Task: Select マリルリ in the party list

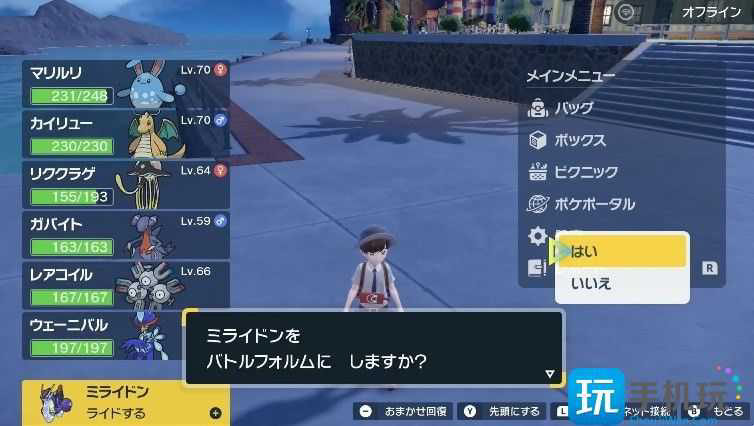Action: pyautogui.click(x=125, y=83)
